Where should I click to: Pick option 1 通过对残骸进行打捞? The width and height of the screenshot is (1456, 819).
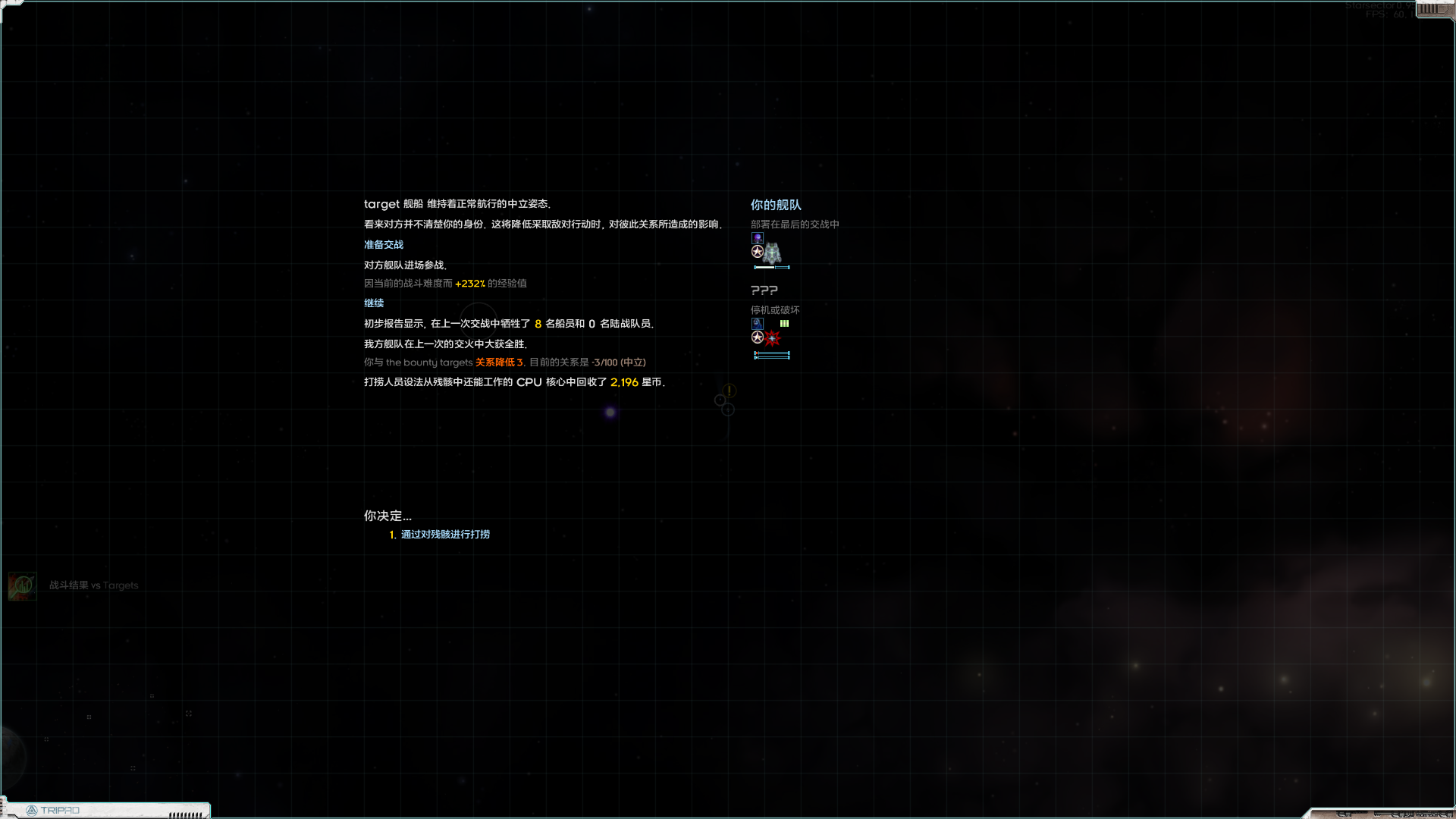tap(445, 534)
